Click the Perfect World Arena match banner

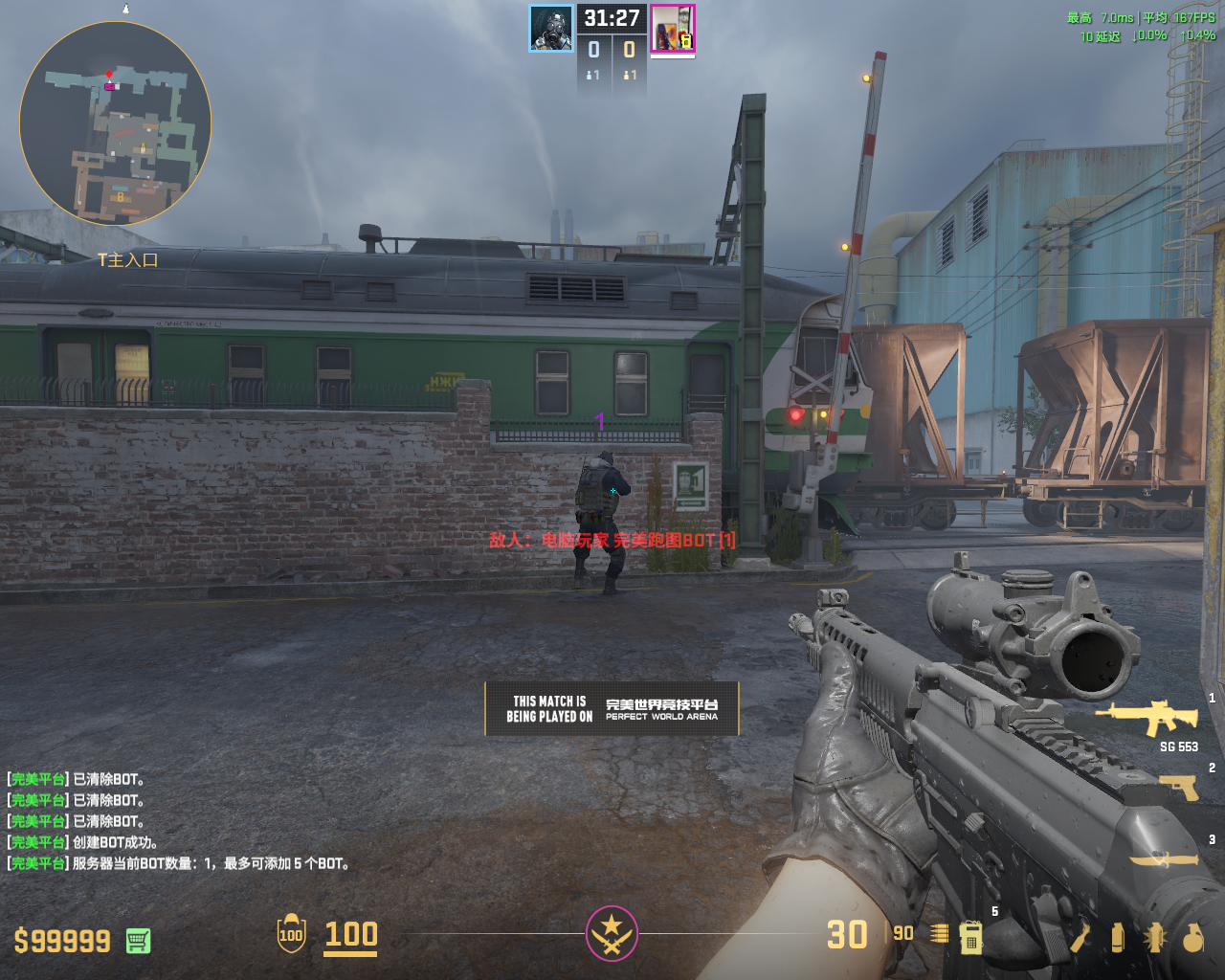pyautogui.click(x=612, y=708)
